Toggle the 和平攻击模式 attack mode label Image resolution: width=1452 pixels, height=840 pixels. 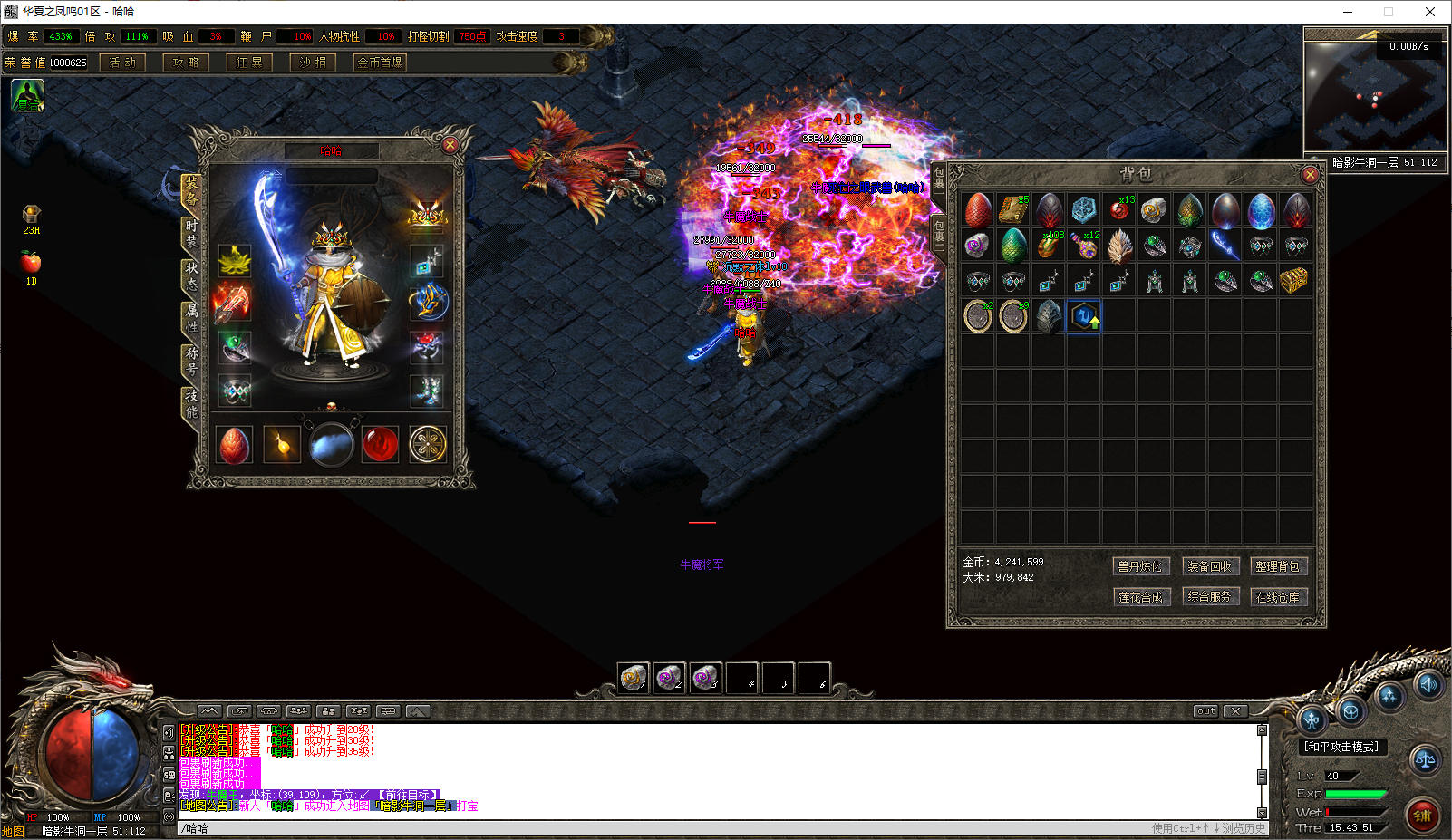[x=1341, y=747]
